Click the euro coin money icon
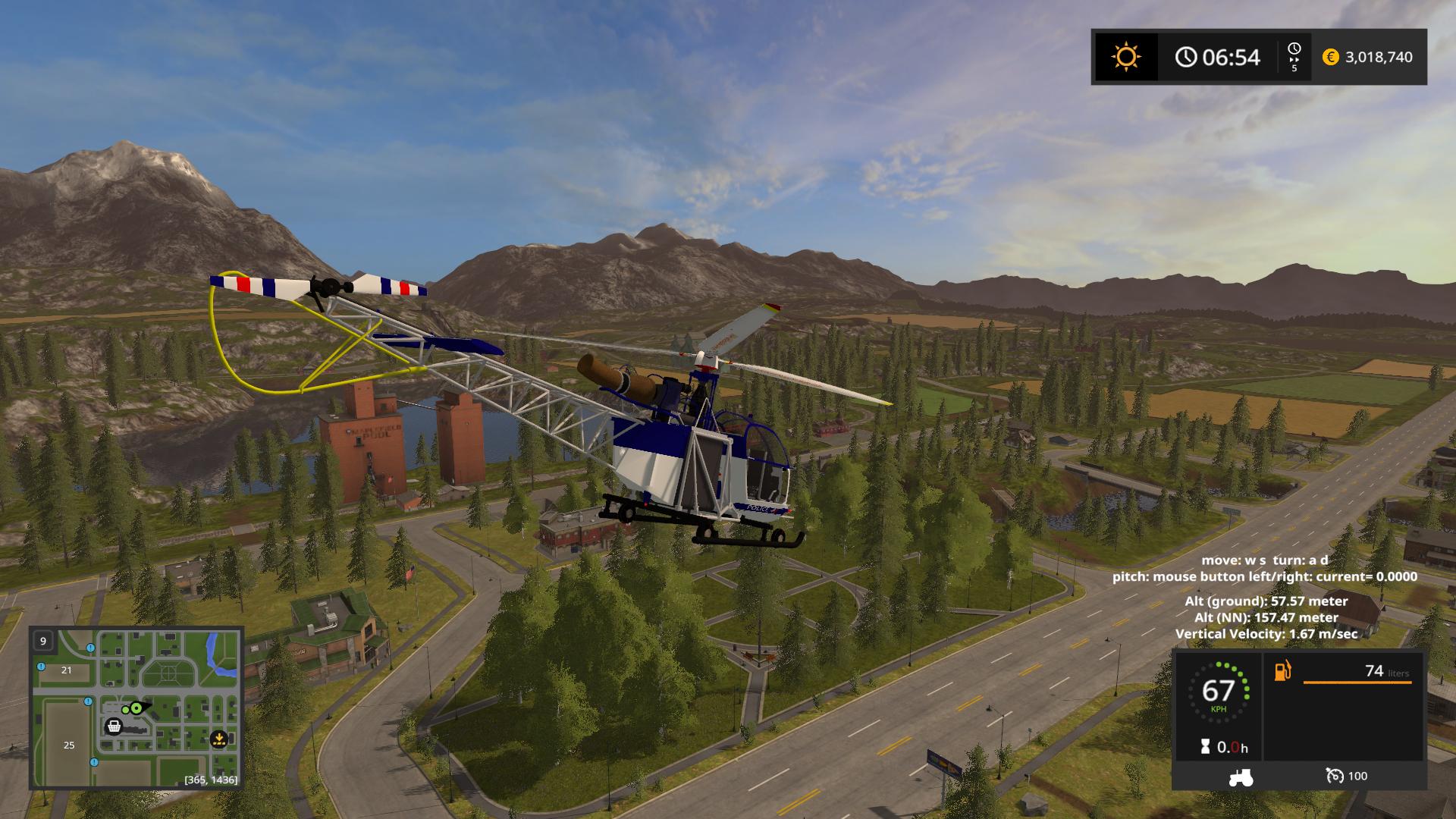Viewport: 1456px width, 819px height. pyautogui.click(x=1330, y=57)
